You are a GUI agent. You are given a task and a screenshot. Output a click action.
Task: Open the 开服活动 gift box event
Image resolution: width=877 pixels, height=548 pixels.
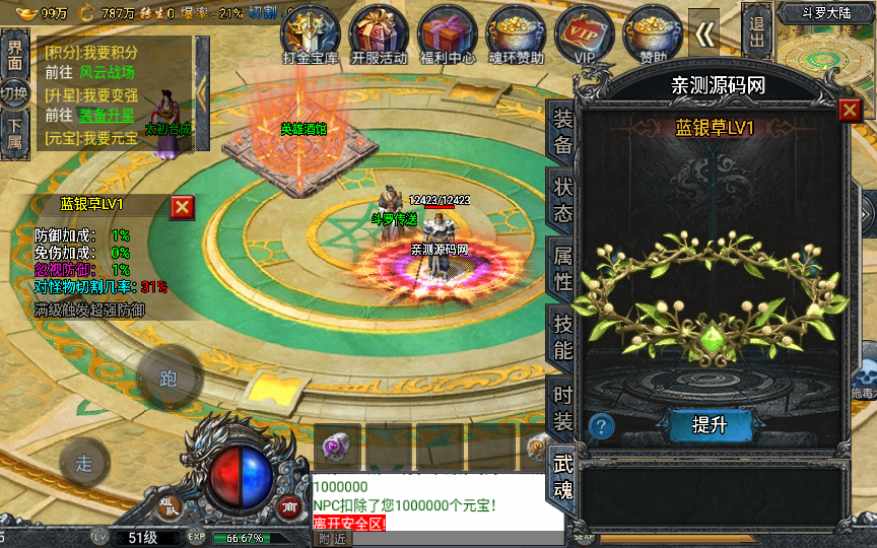[x=378, y=31]
